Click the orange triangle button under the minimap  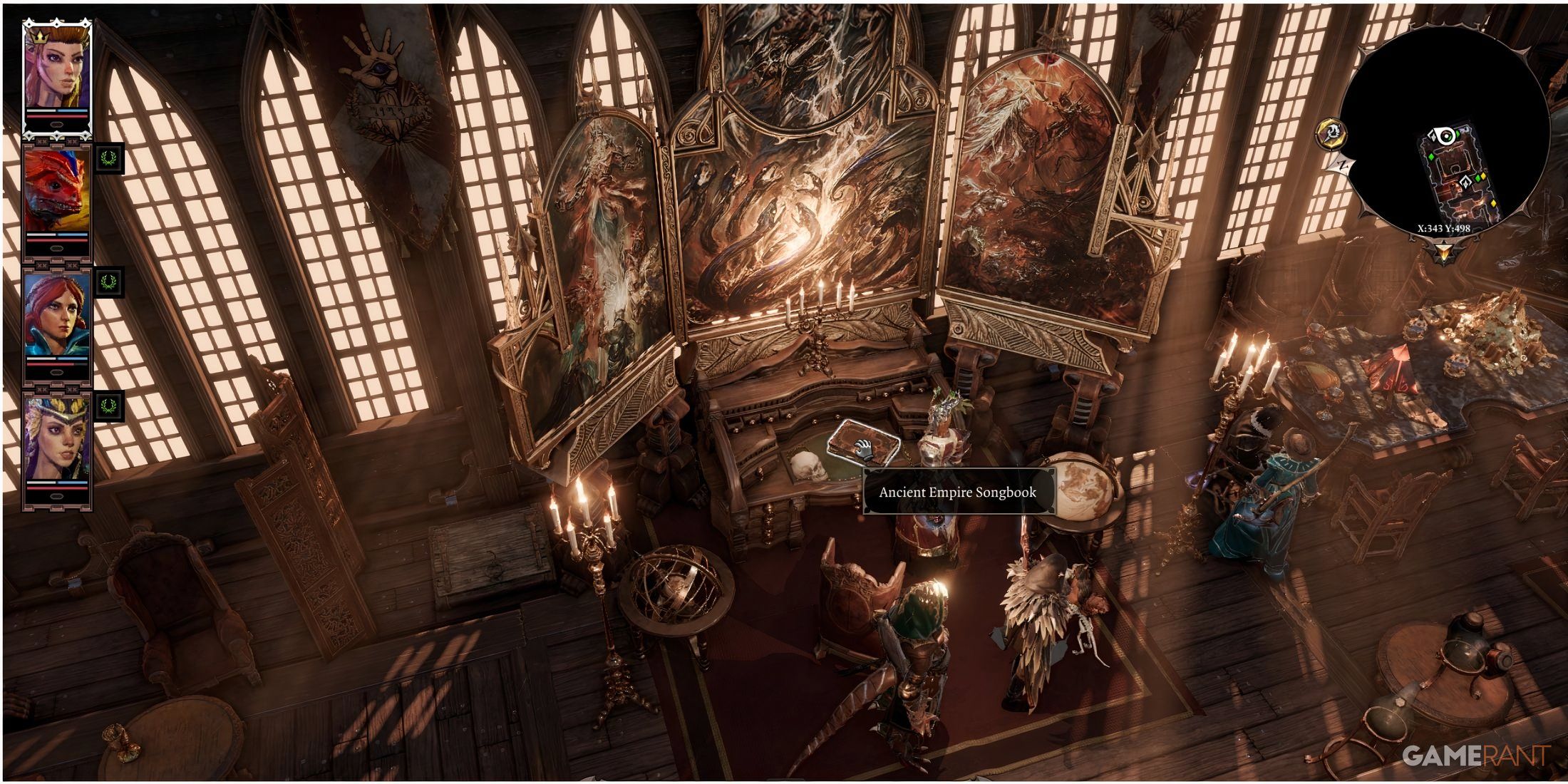tap(1444, 251)
